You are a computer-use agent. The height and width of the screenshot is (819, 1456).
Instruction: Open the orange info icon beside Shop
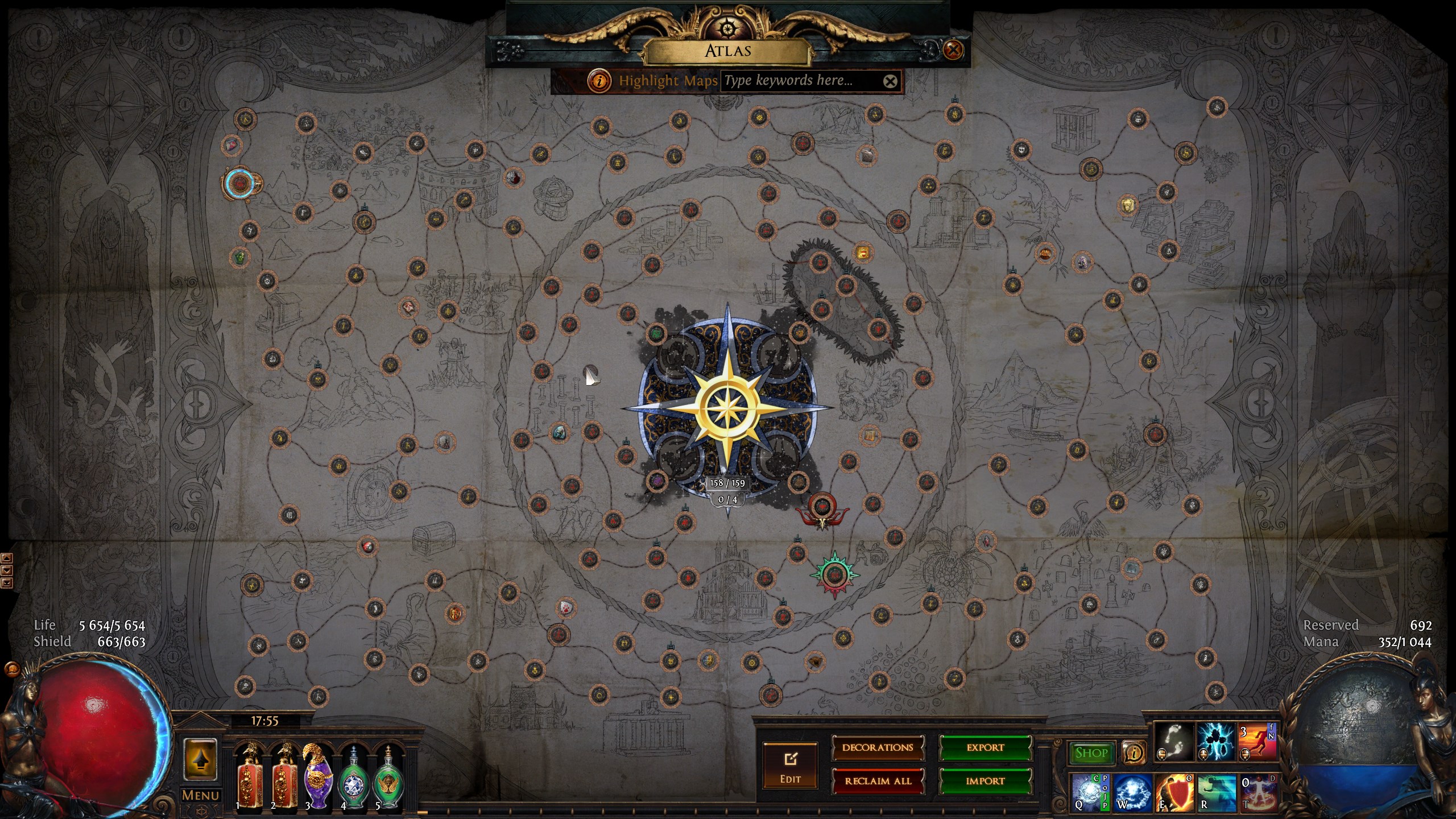[1134, 753]
